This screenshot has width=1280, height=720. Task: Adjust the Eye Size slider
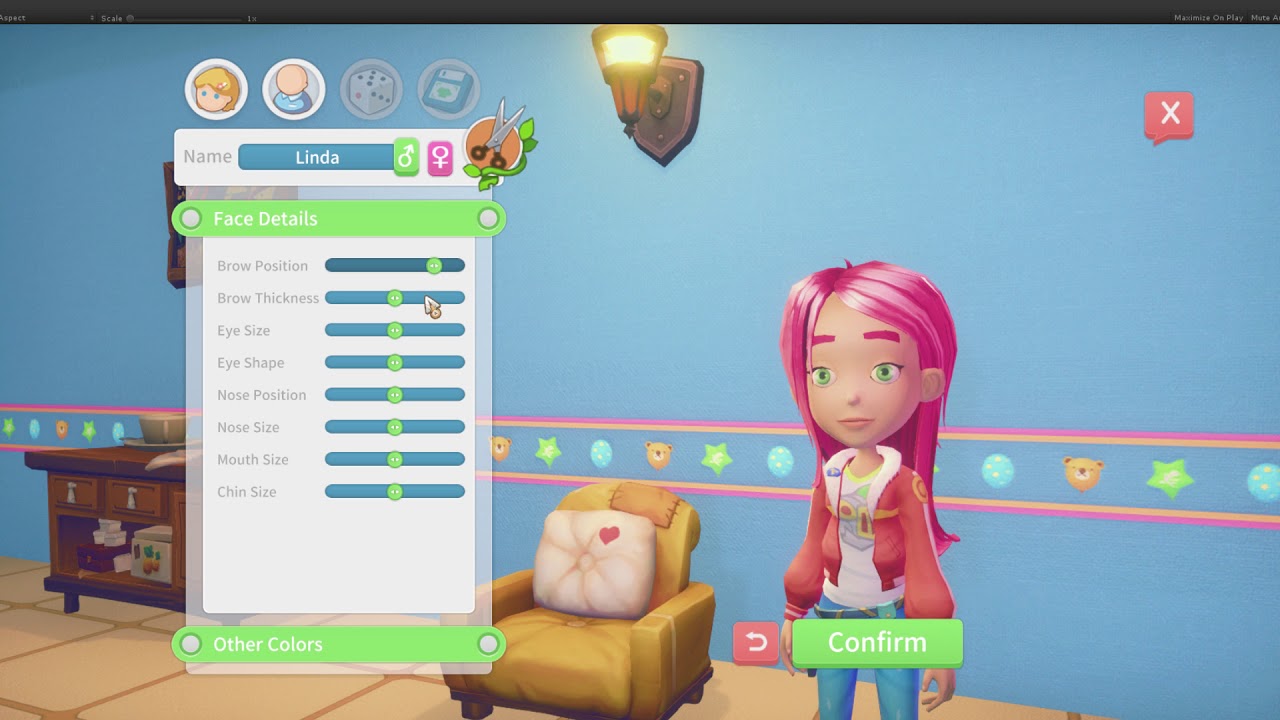pyautogui.click(x=395, y=331)
